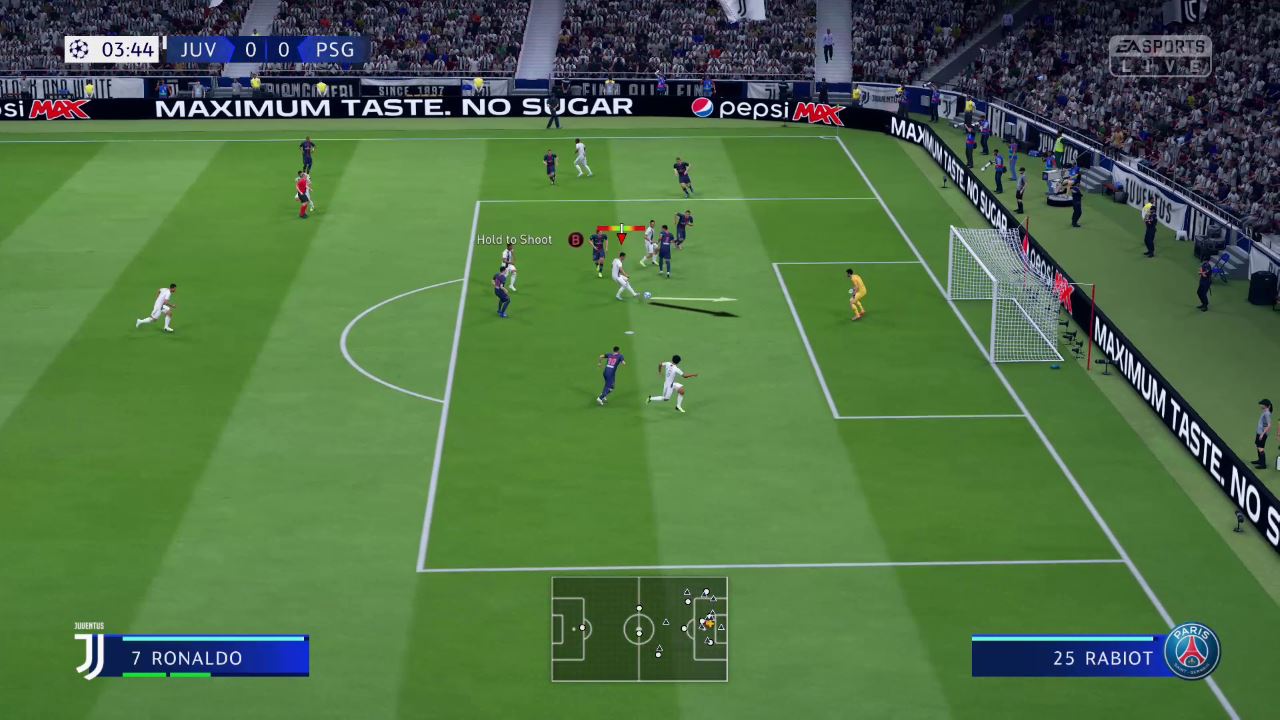The width and height of the screenshot is (1280, 720).
Task: Click the red player indicator arrow above Ronaldo
Action: (x=621, y=238)
